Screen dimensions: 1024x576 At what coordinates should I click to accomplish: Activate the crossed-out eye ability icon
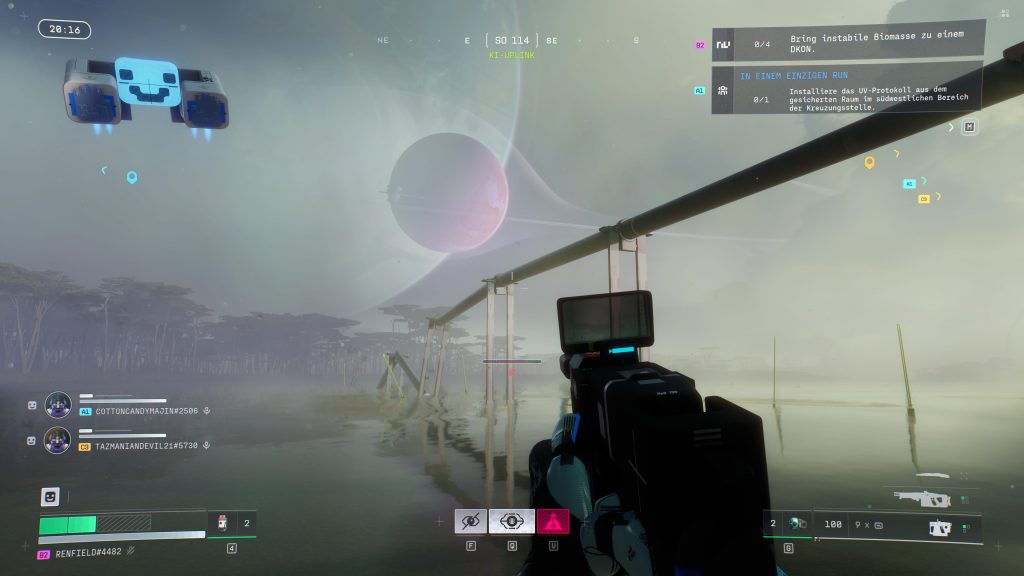pyautogui.click(x=470, y=521)
